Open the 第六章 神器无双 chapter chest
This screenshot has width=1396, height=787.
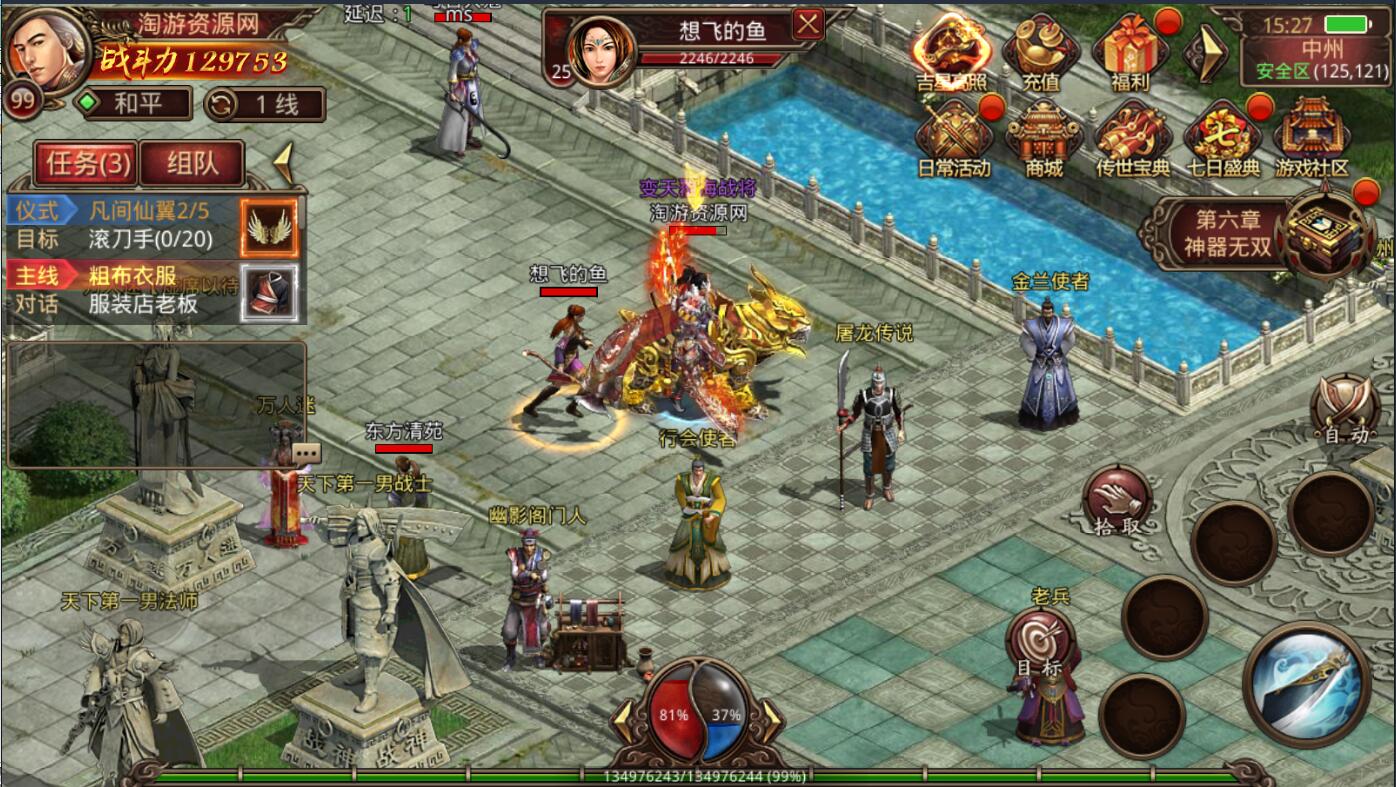click(x=1326, y=232)
